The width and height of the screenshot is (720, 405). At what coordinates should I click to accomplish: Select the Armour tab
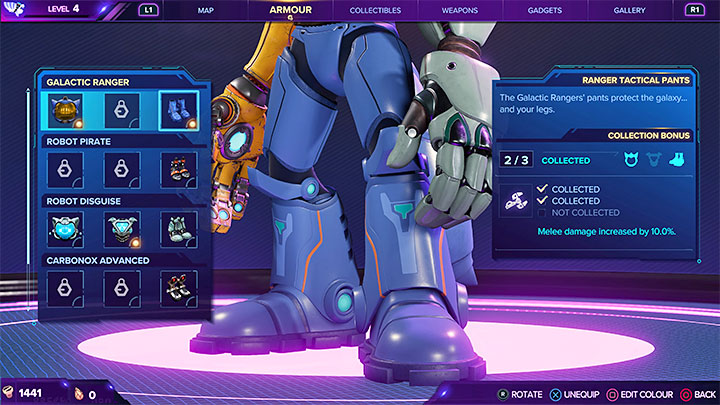pyautogui.click(x=290, y=10)
